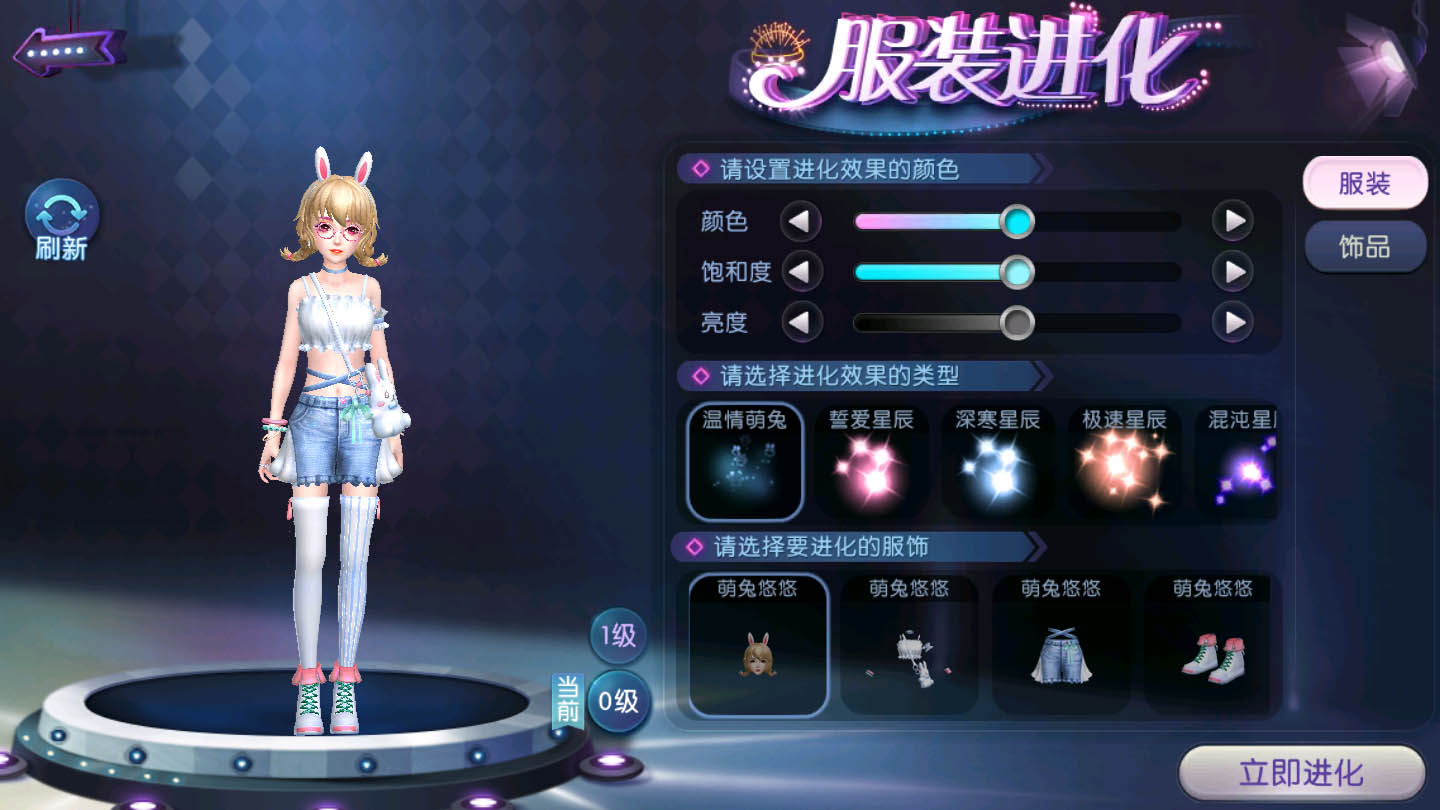This screenshot has width=1440, height=810.
Task: Click the 饱和度 saturation slider handle
Action: click(x=1017, y=271)
